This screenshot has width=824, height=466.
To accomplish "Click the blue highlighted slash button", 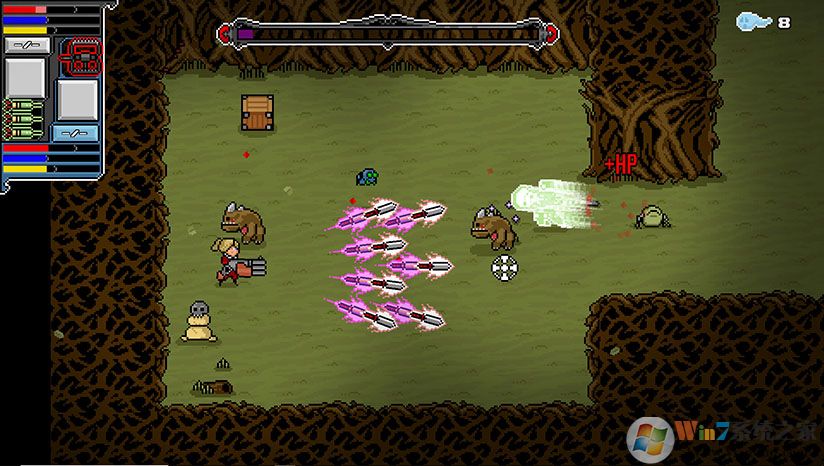I will coord(76,133).
